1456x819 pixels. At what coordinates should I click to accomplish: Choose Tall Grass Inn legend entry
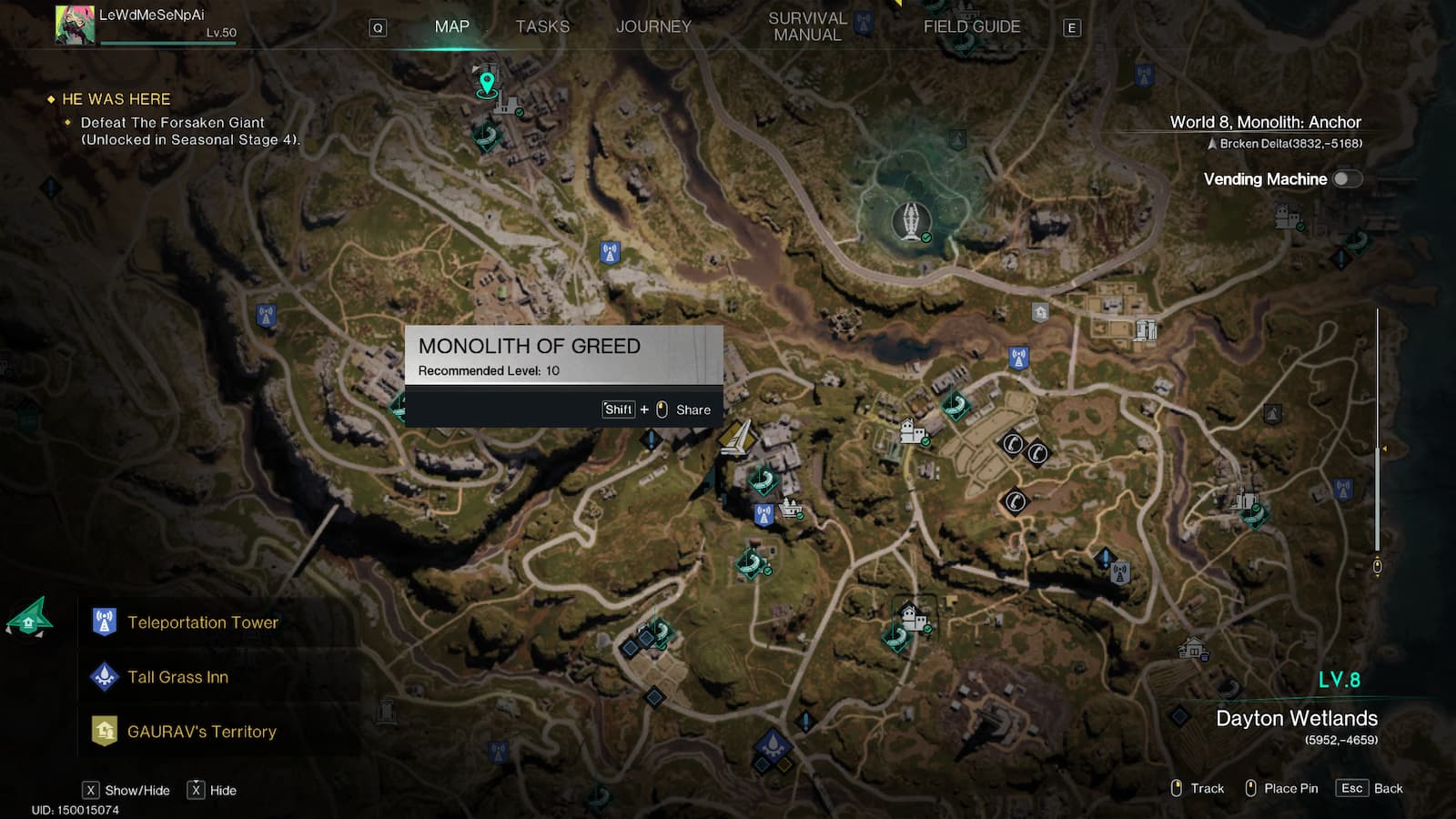tap(178, 677)
